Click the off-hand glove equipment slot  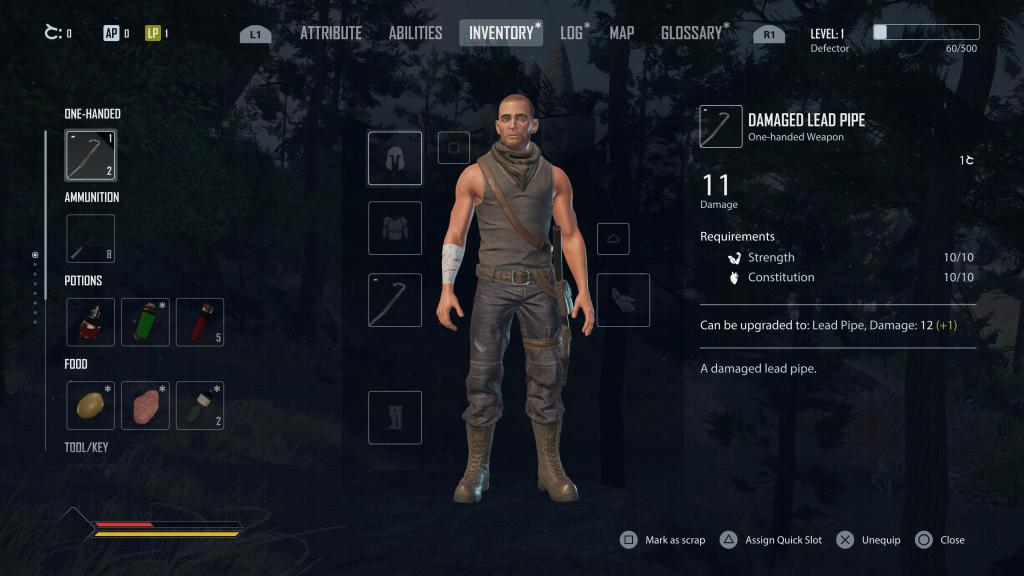coord(623,300)
